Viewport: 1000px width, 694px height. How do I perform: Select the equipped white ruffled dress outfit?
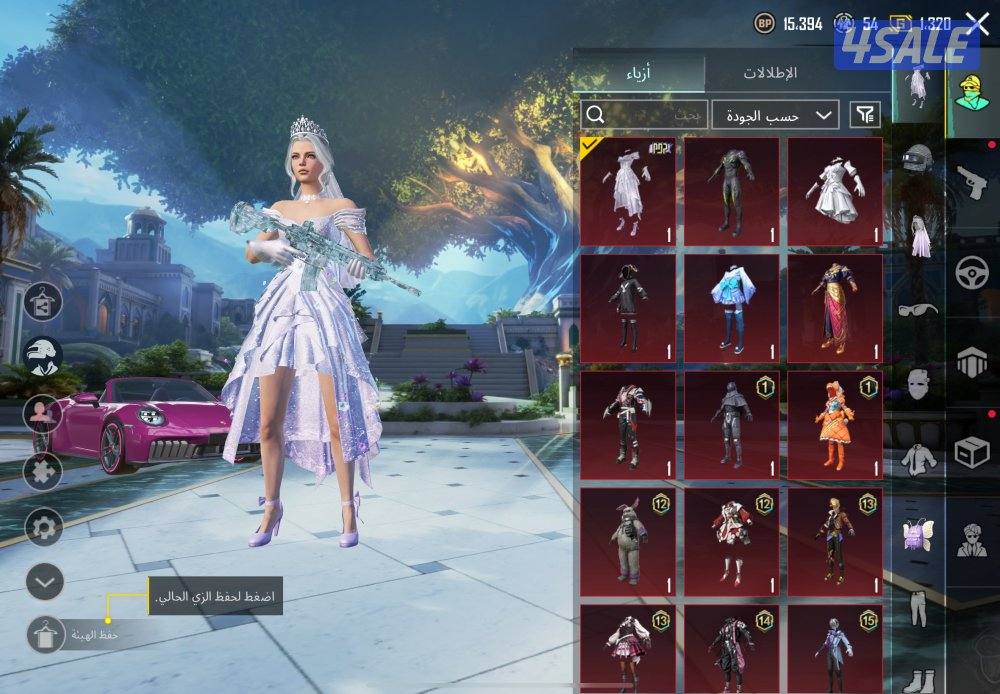628,190
